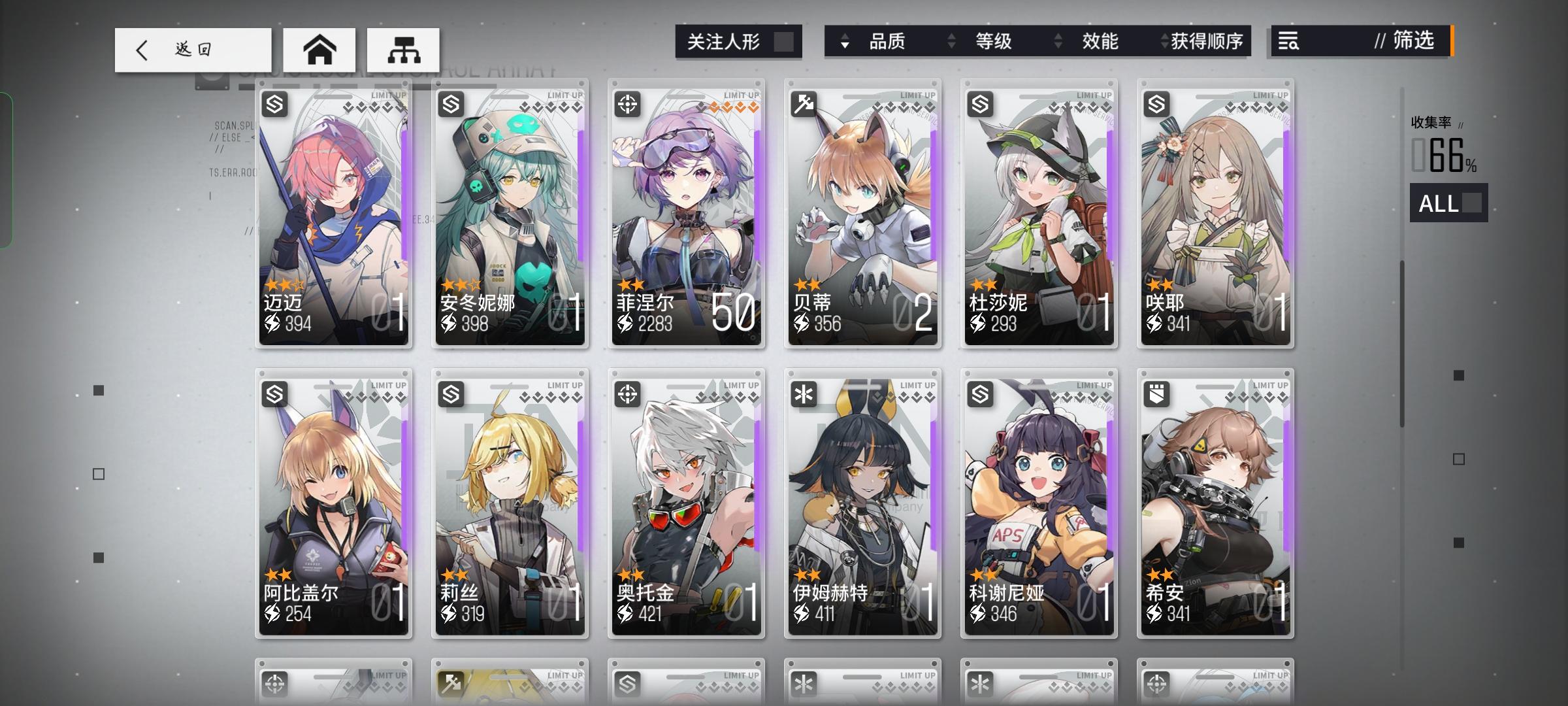Click the shield class icon on 希安's card
This screenshot has height=706, width=1568.
[x=1156, y=393]
